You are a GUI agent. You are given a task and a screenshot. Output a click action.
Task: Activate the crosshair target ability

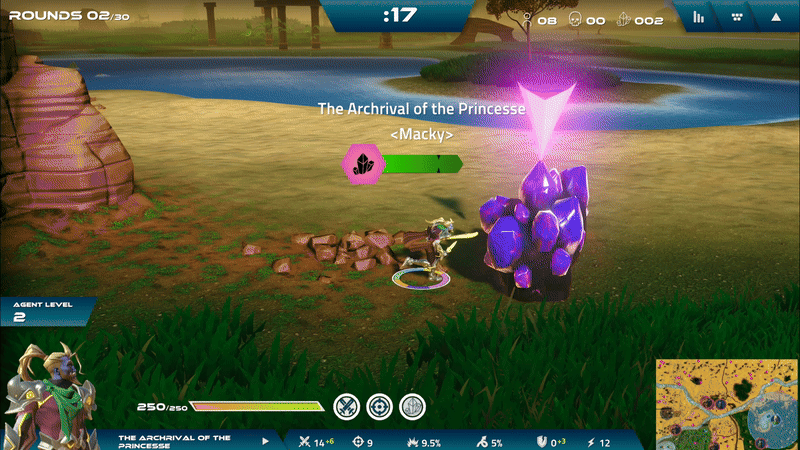pos(379,406)
